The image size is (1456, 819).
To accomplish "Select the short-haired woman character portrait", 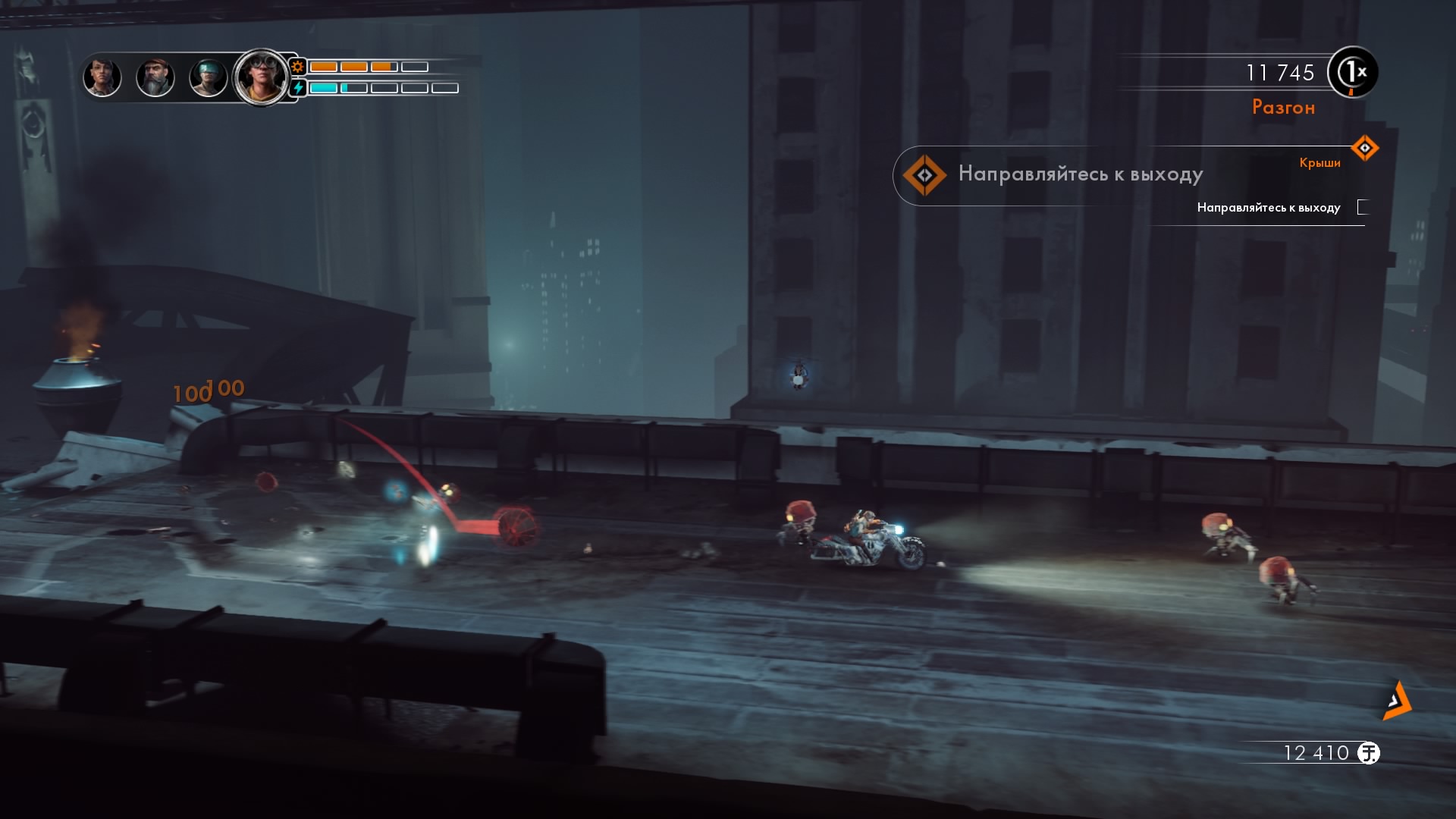I will [x=102, y=77].
